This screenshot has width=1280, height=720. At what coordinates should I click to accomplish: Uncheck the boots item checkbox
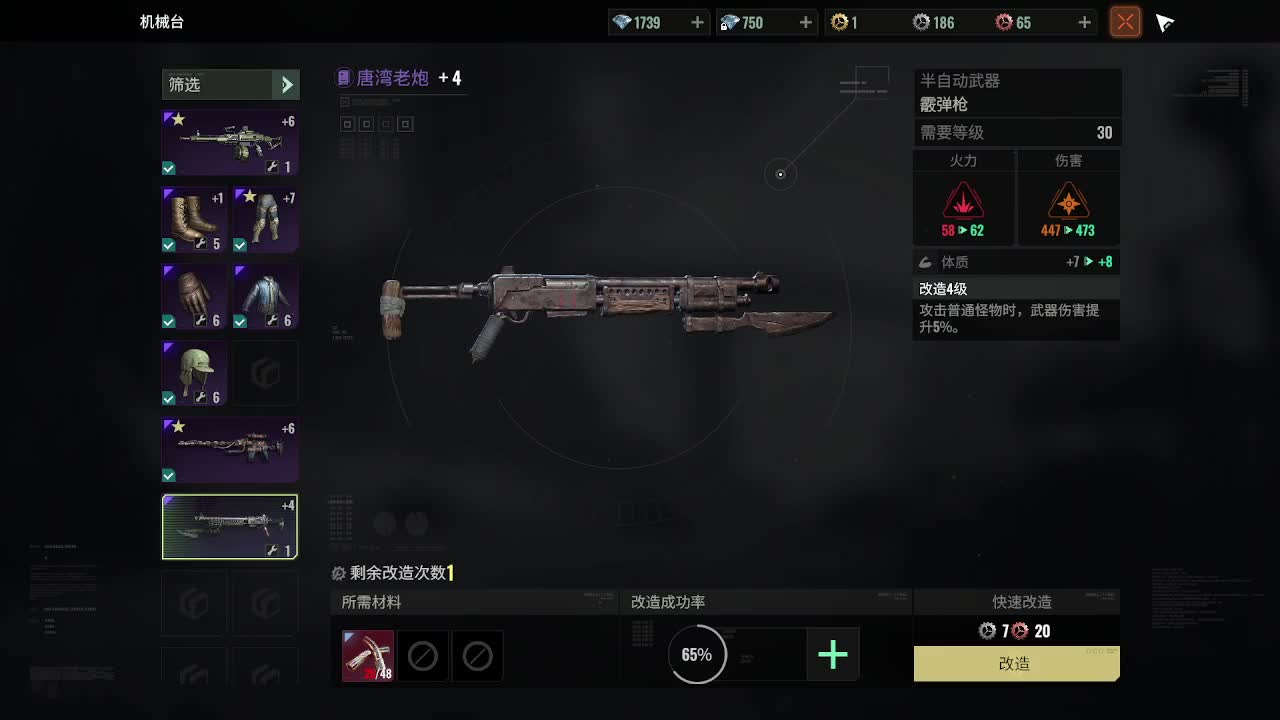pyautogui.click(x=168, y=245)
